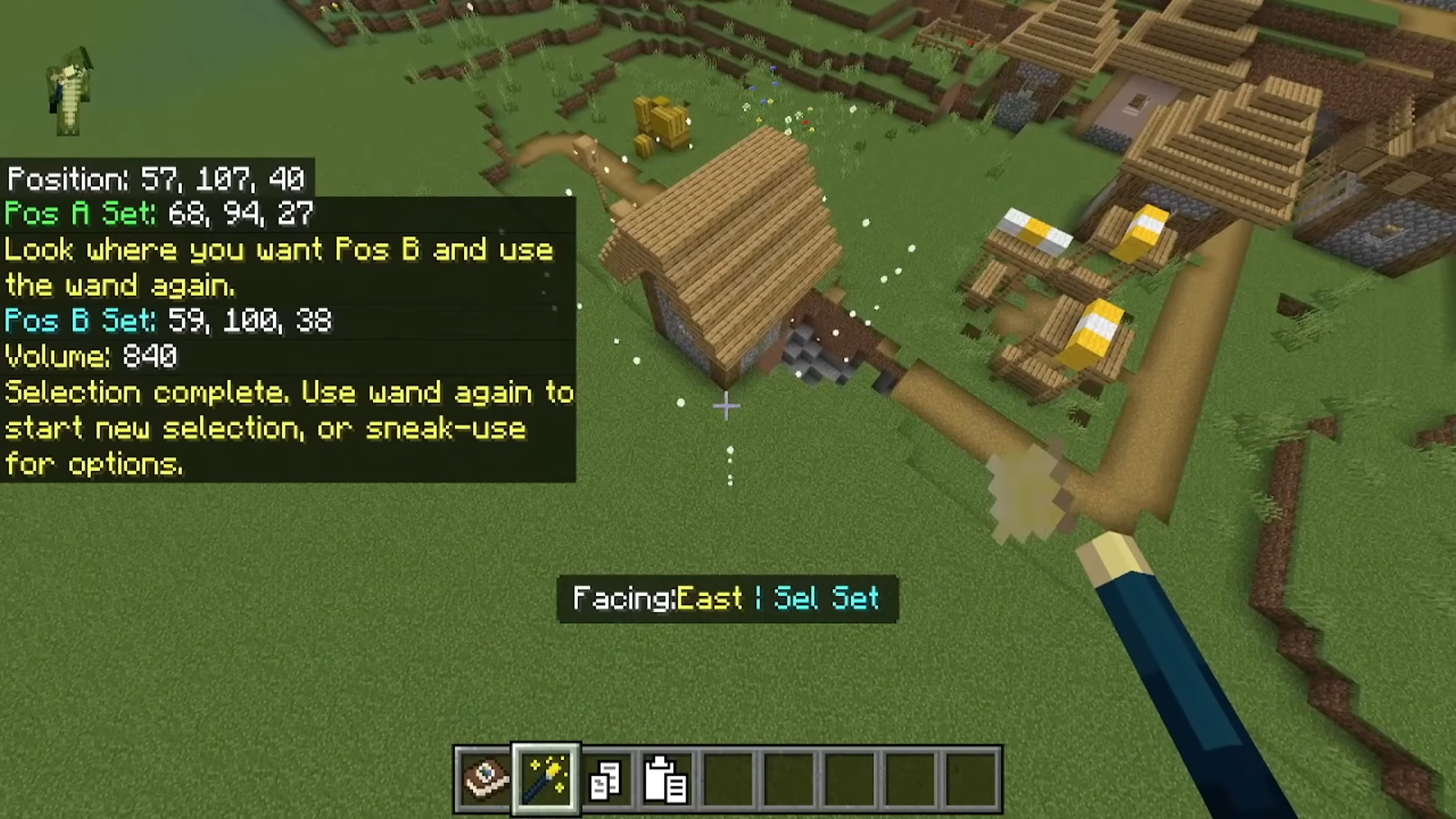This screenshot has height=819, width=1456.
Task: Pick the clipboard paste tool slot
Action: tap(666, 780)
